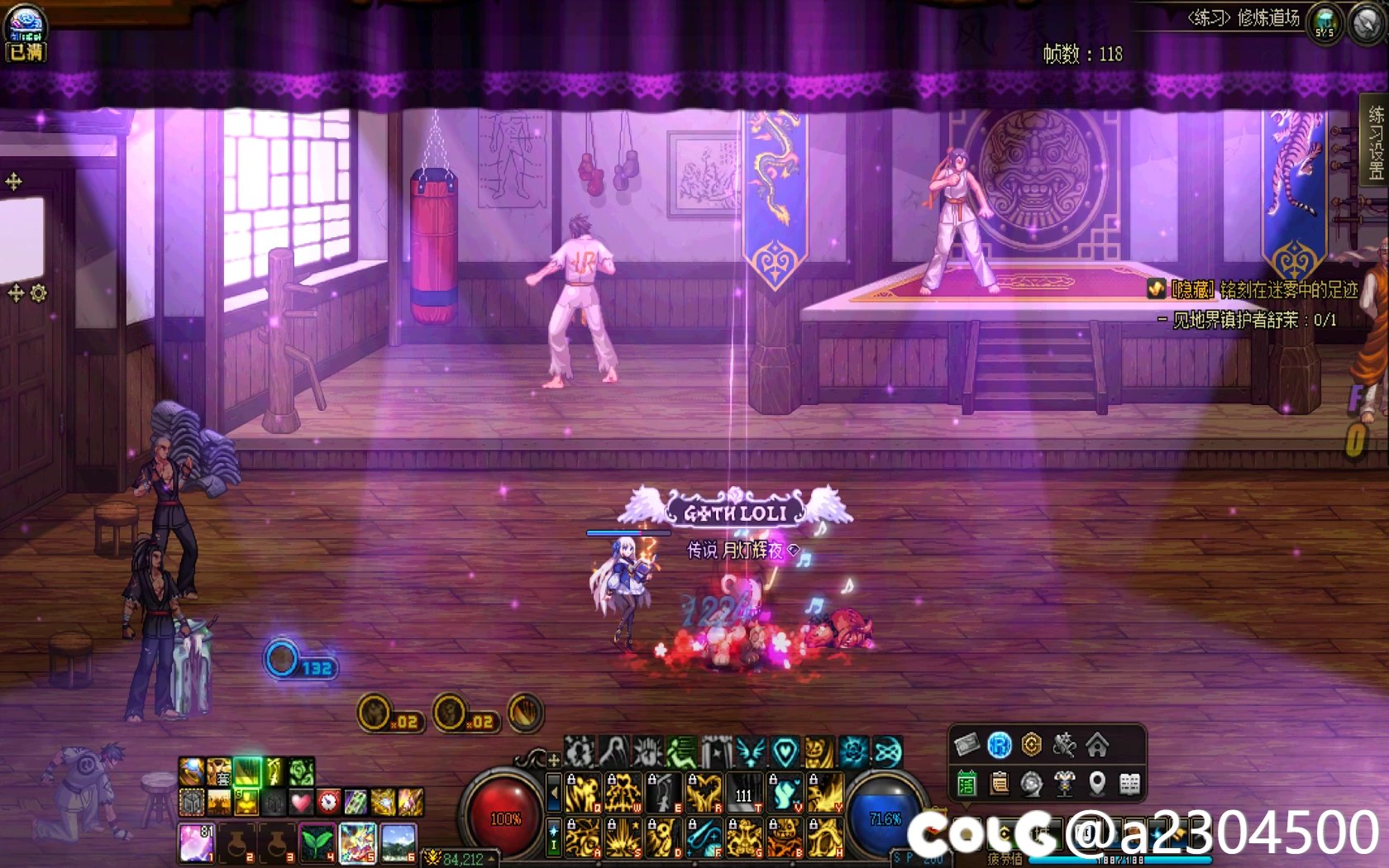
Task: Use the quick slot 1 item with 81 count
Action: tap(196, 842)
